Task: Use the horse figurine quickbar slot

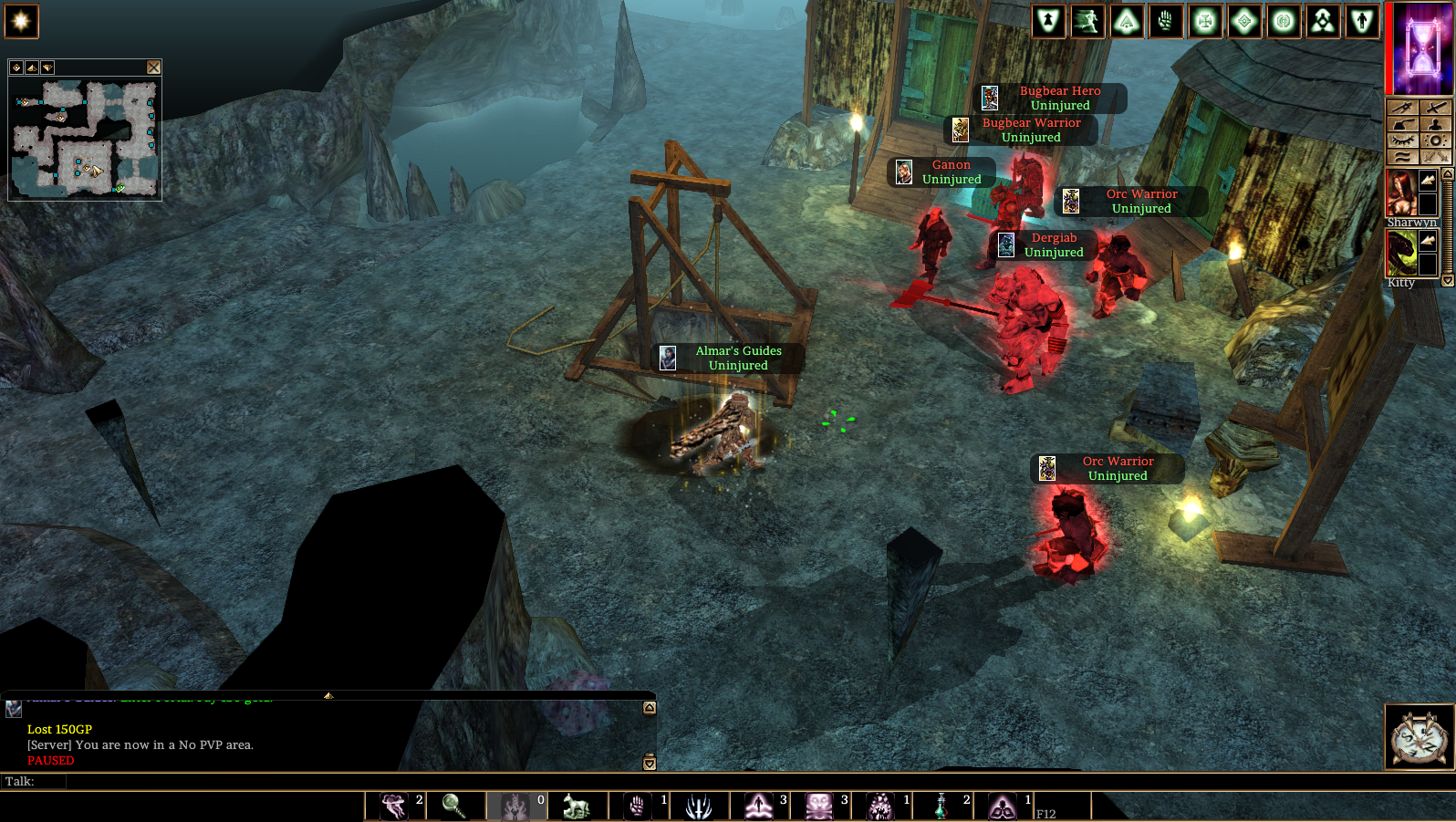Action: coord(576,806)
